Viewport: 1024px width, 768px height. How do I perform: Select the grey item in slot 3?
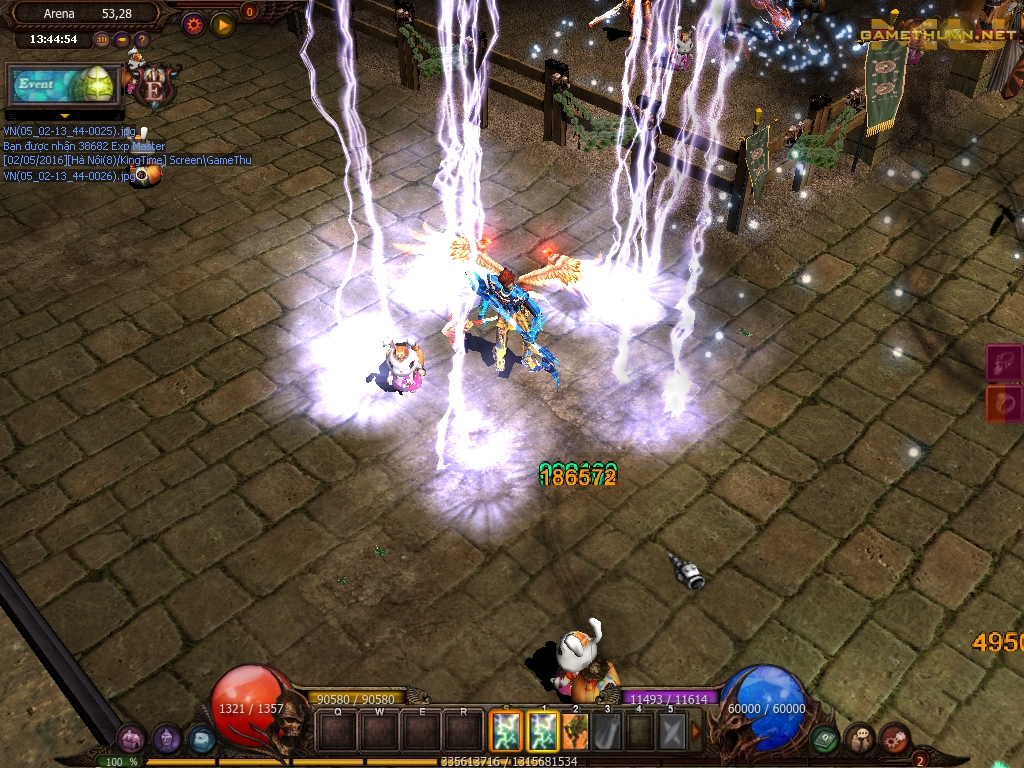tap(608, 731)
